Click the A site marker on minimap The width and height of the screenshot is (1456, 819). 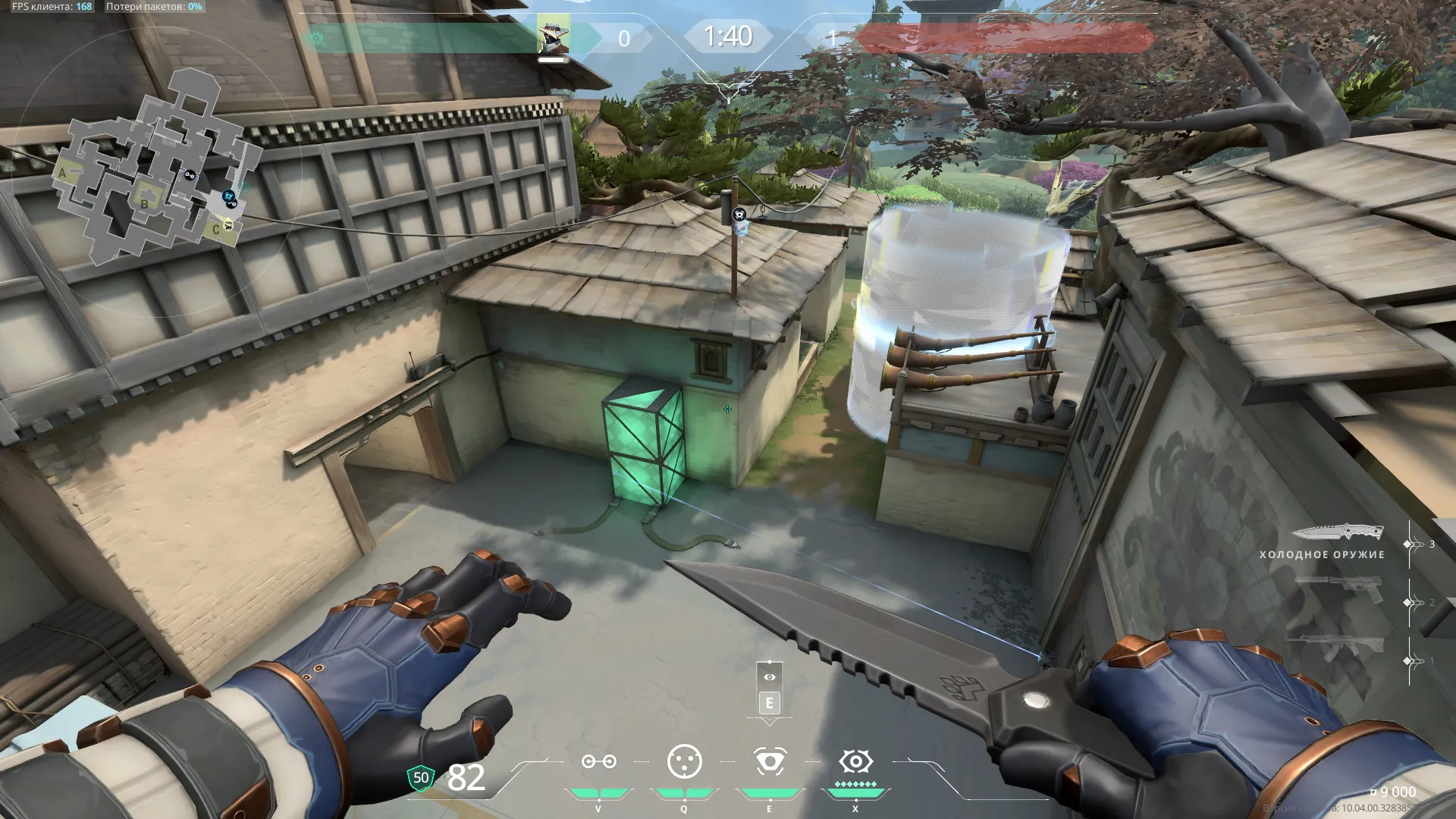(x=63, y=173)
